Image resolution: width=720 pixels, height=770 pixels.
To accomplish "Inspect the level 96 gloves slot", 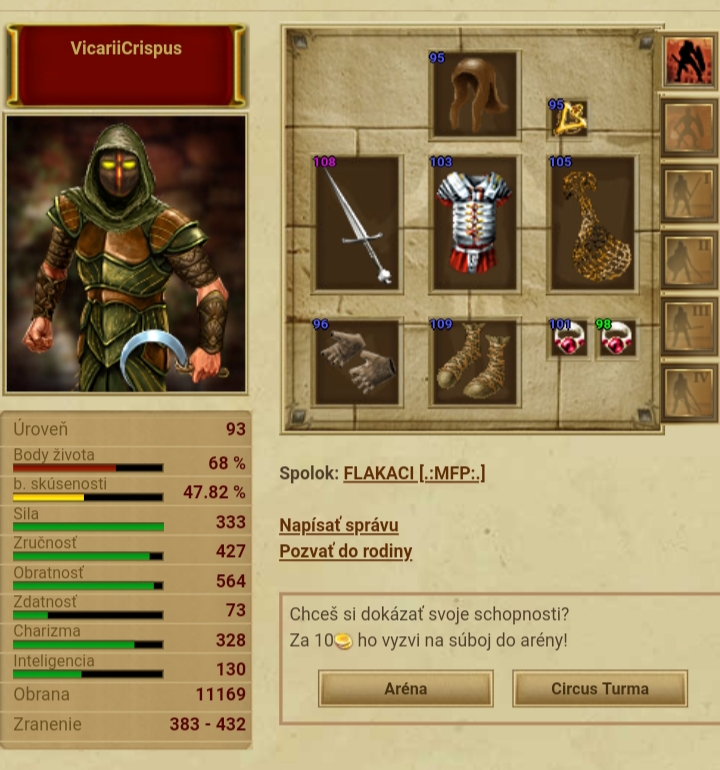I will pyautogui.click(x=357, y=363).
